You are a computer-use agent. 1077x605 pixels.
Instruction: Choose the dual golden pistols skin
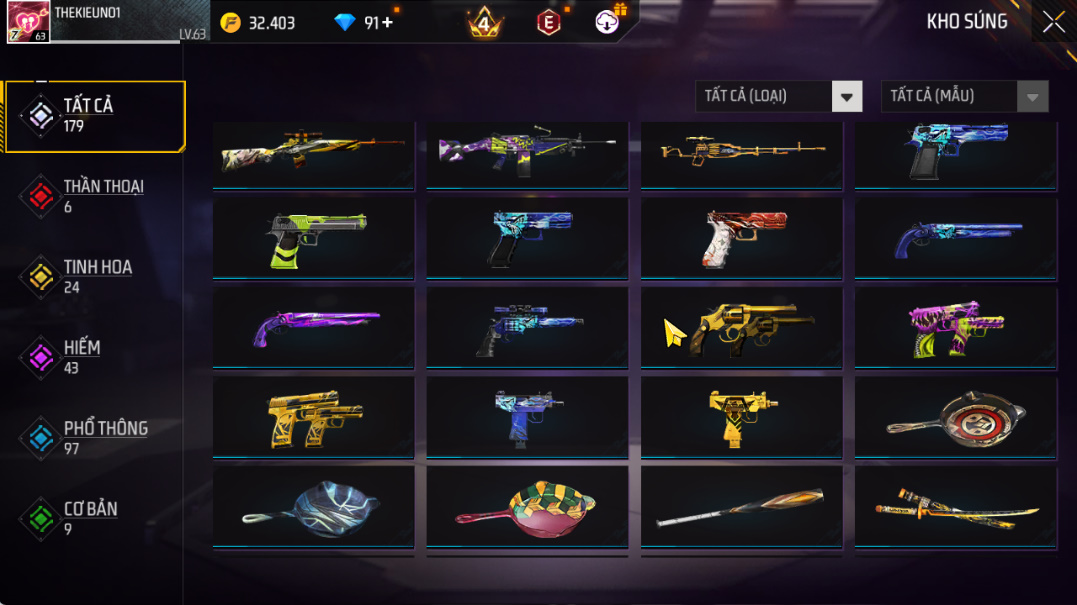coord(313,417)
